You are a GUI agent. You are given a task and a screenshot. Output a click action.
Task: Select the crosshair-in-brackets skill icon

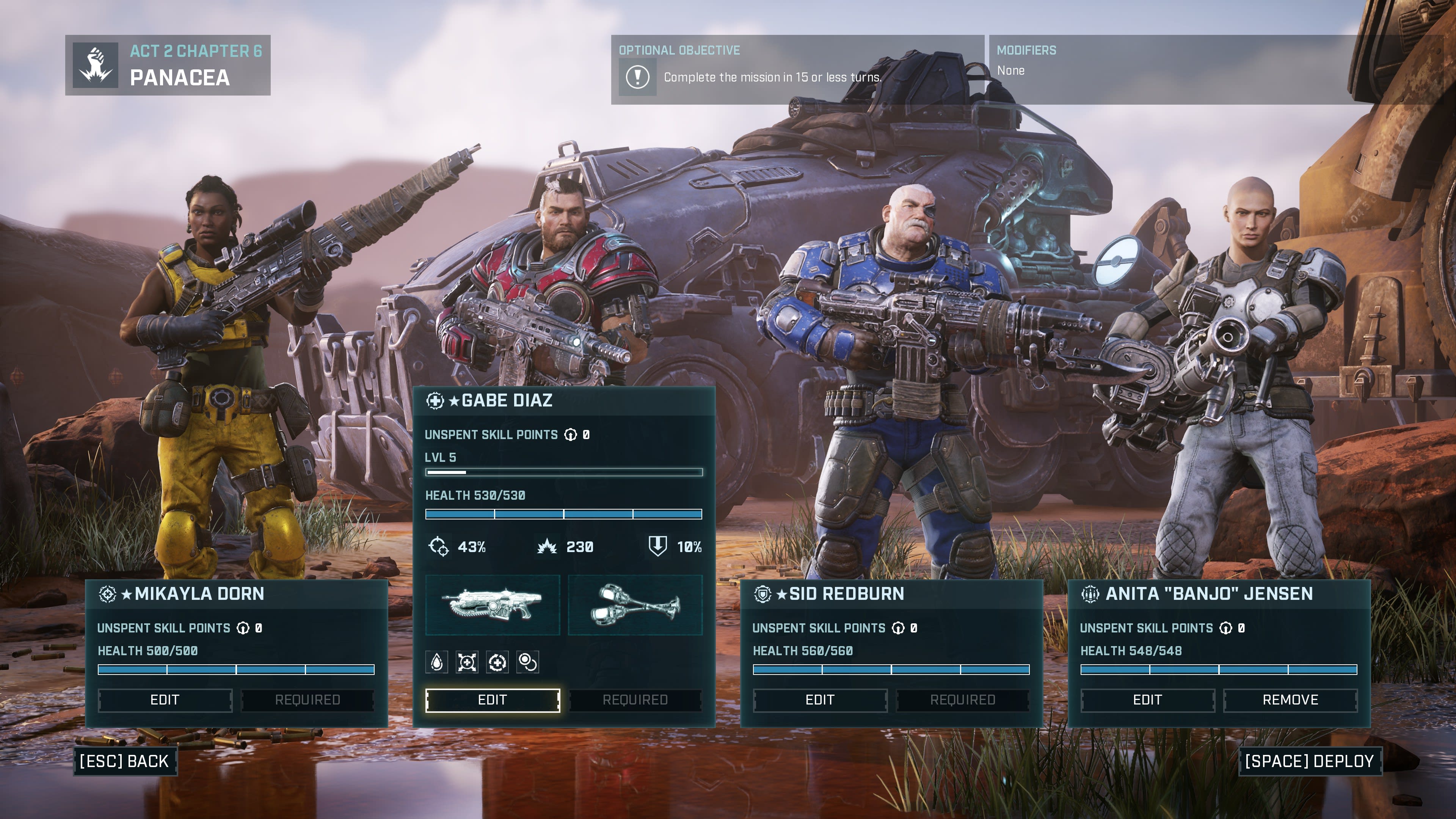pyautogui.click(x=467, y=662)
